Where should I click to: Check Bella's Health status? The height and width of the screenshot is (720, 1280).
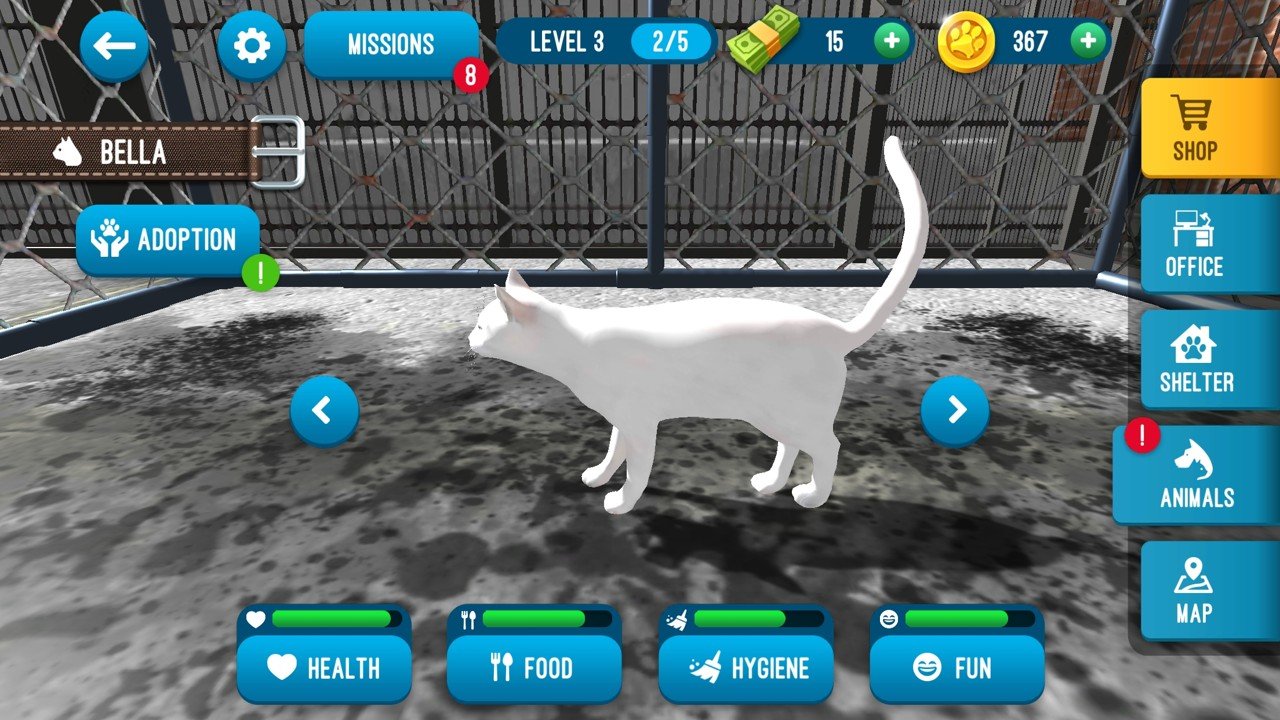(324, 669)
